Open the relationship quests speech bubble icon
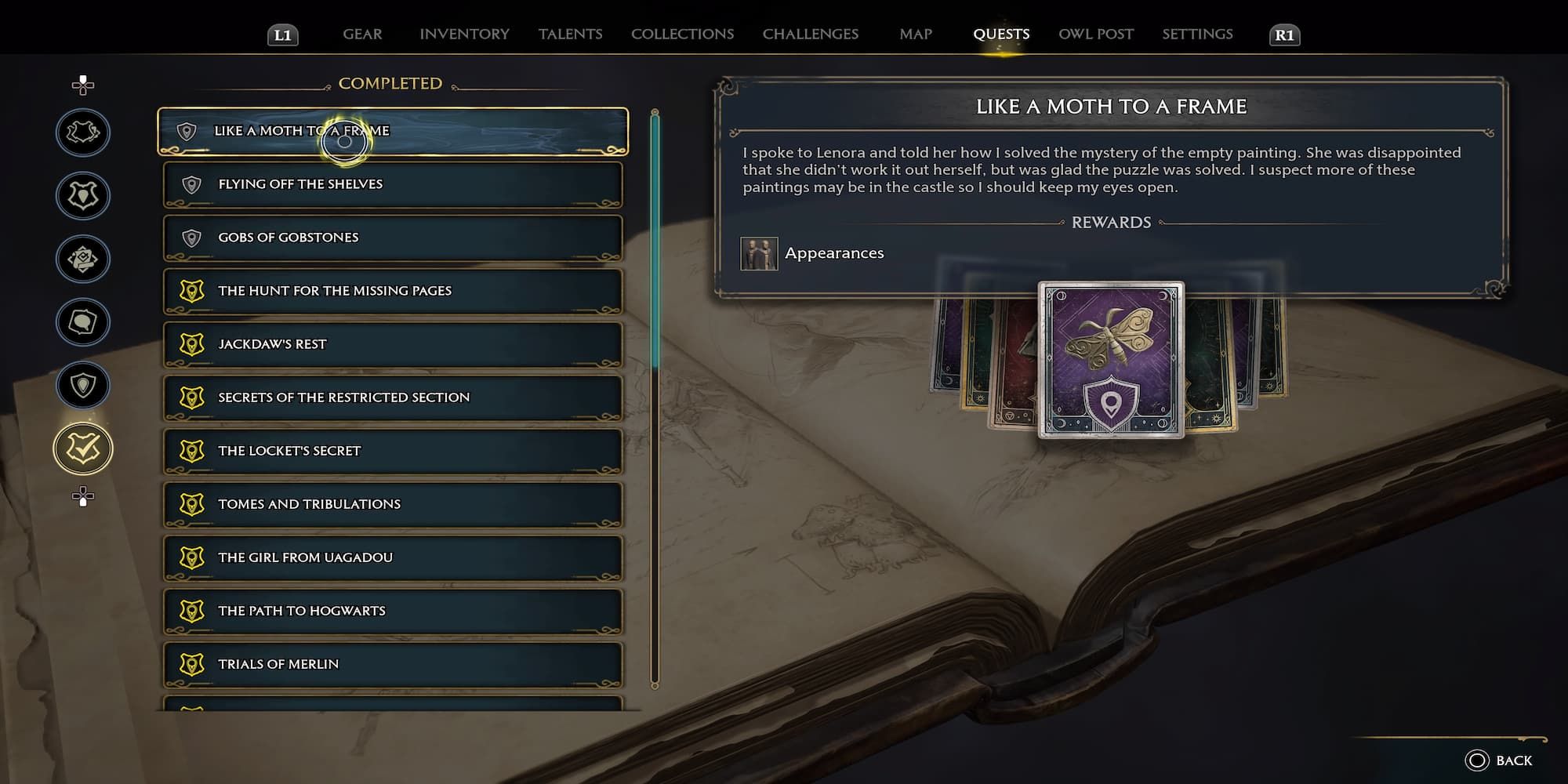The height and width of the screenshot is (784, 1568). click(x=82, y=321)
